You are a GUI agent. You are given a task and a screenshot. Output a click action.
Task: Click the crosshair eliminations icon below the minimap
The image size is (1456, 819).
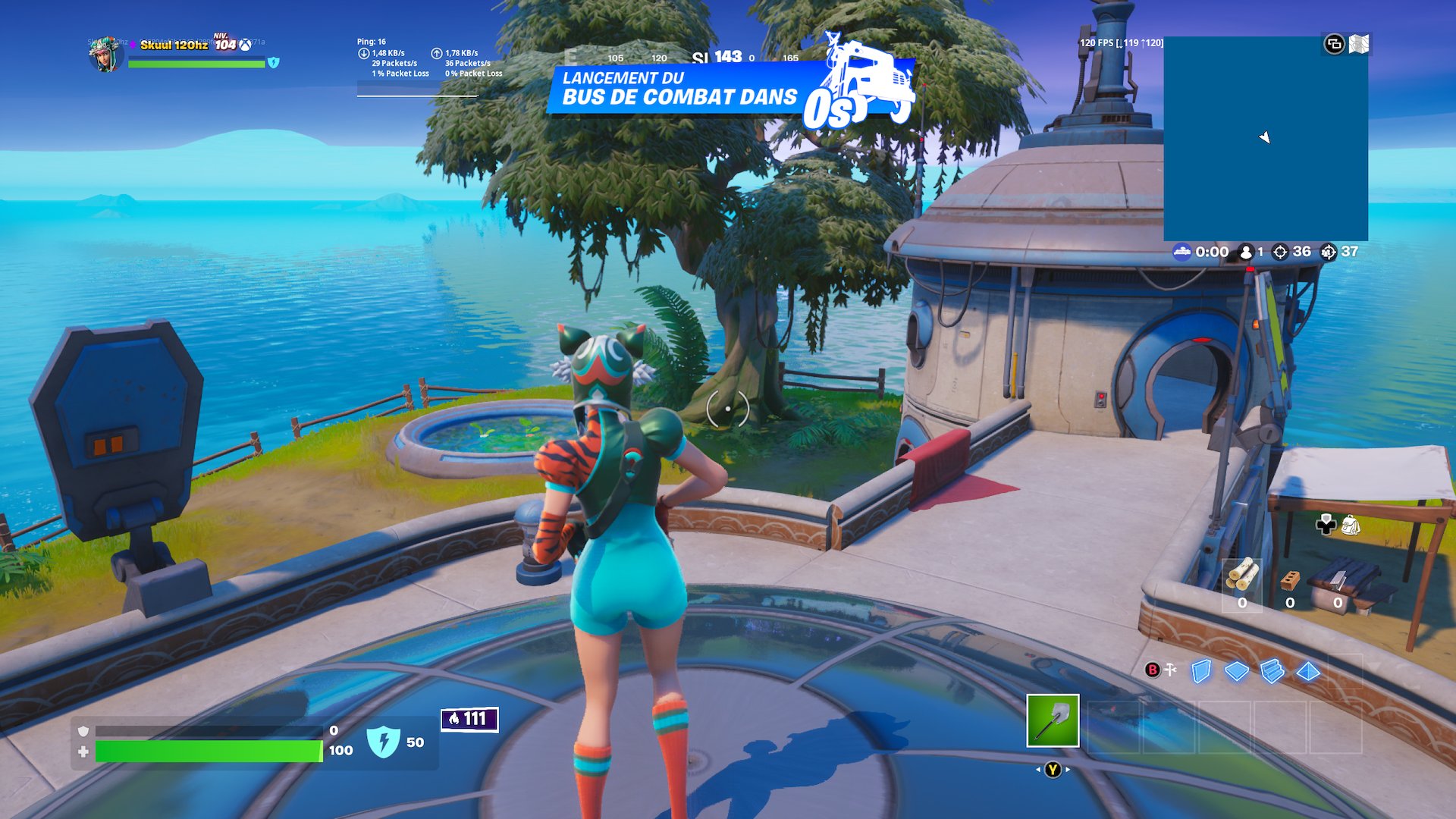point(1279,253)
